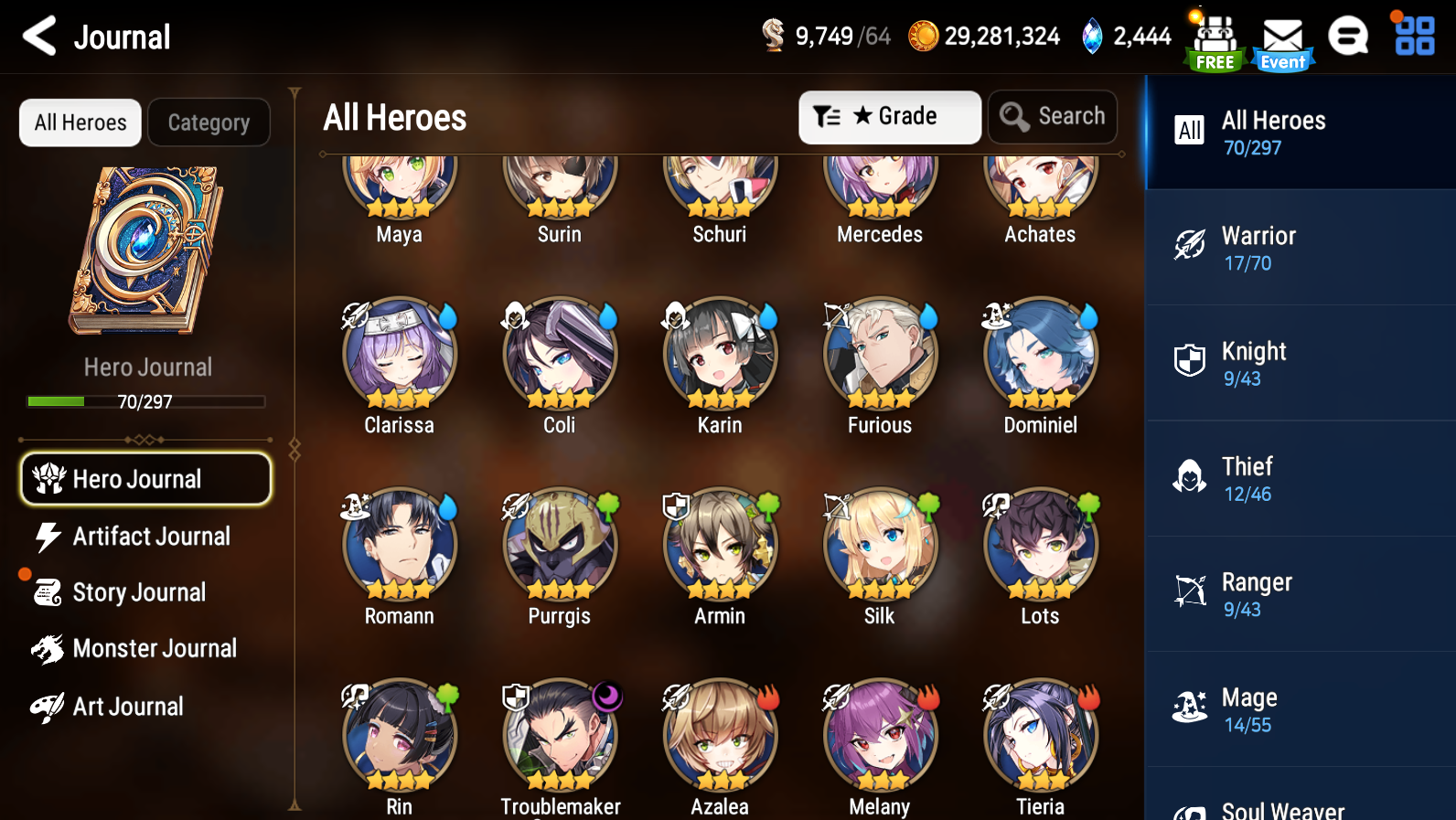Open the FREE gift shop icon
The height and width of the screenshot is (820, 1456).
pos(1215,42)
